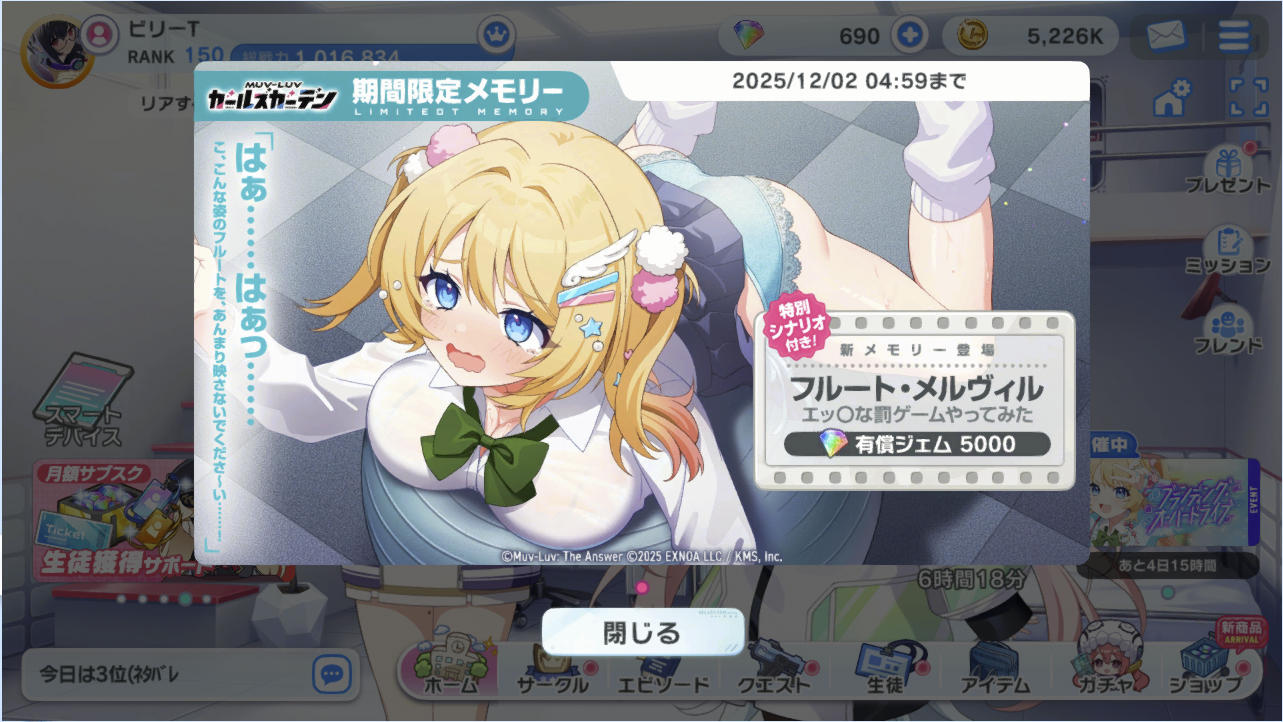Open the アイテム items tab

point(994,670)
